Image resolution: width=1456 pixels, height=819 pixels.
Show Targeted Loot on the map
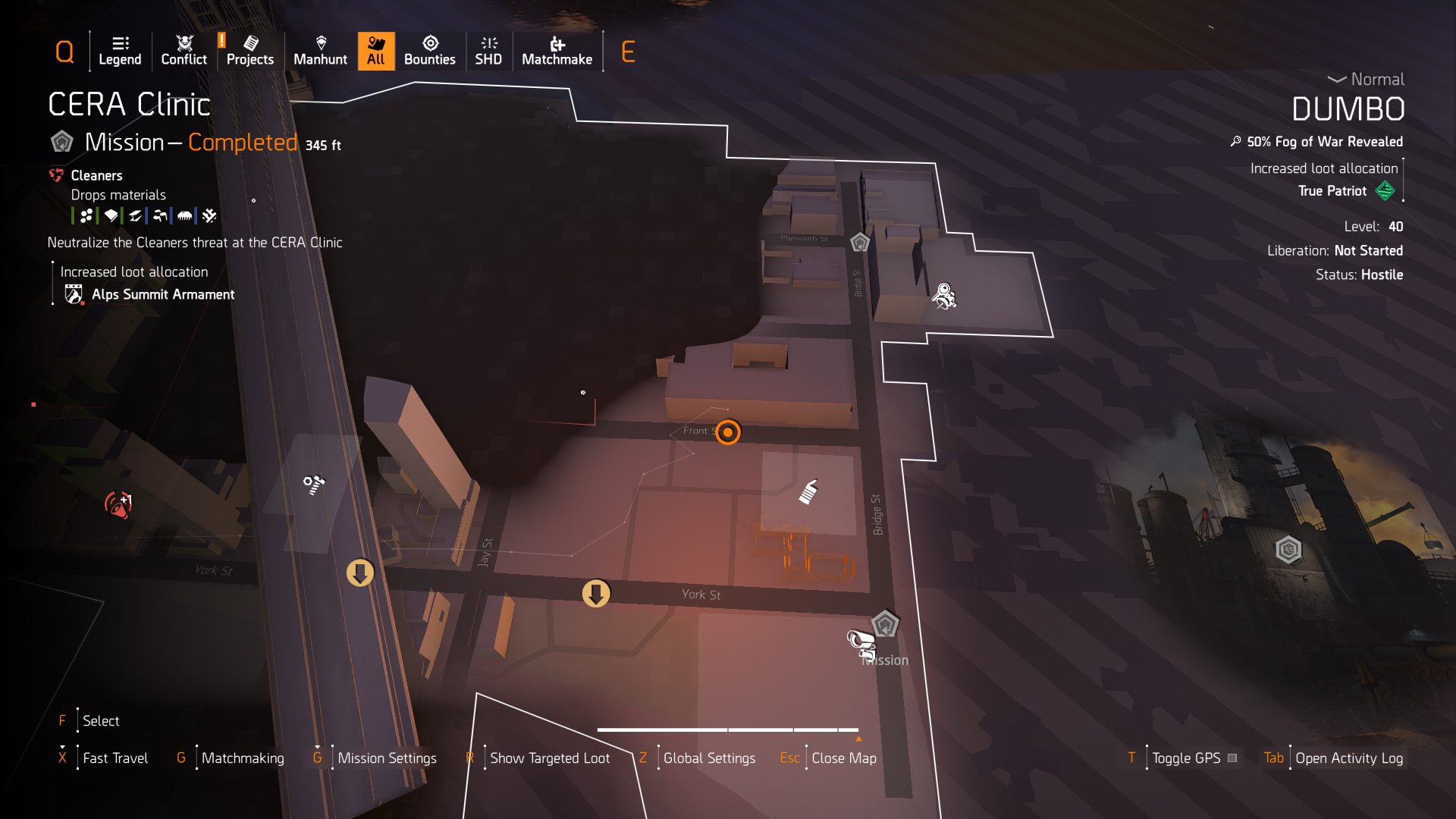point(549,758)
